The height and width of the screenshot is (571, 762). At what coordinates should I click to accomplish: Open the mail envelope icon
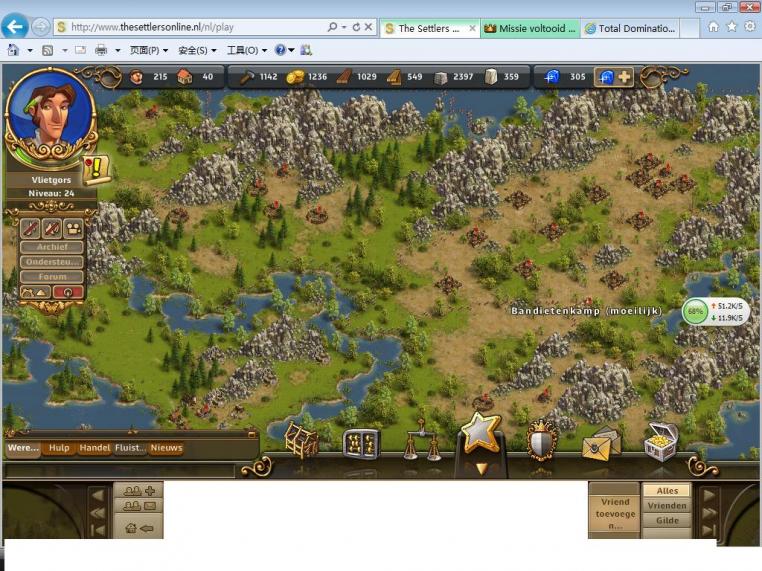(x=600, y=442)
